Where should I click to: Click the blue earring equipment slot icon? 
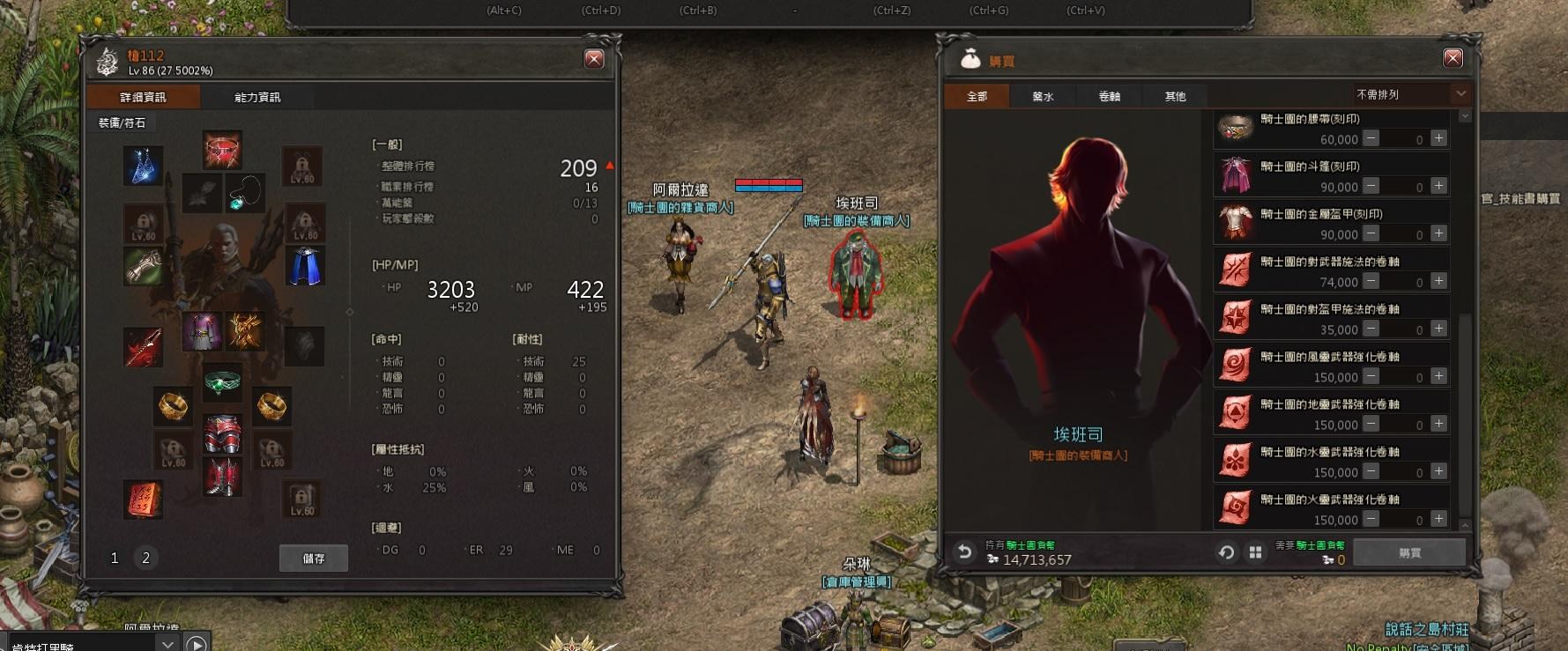(144, 166)
